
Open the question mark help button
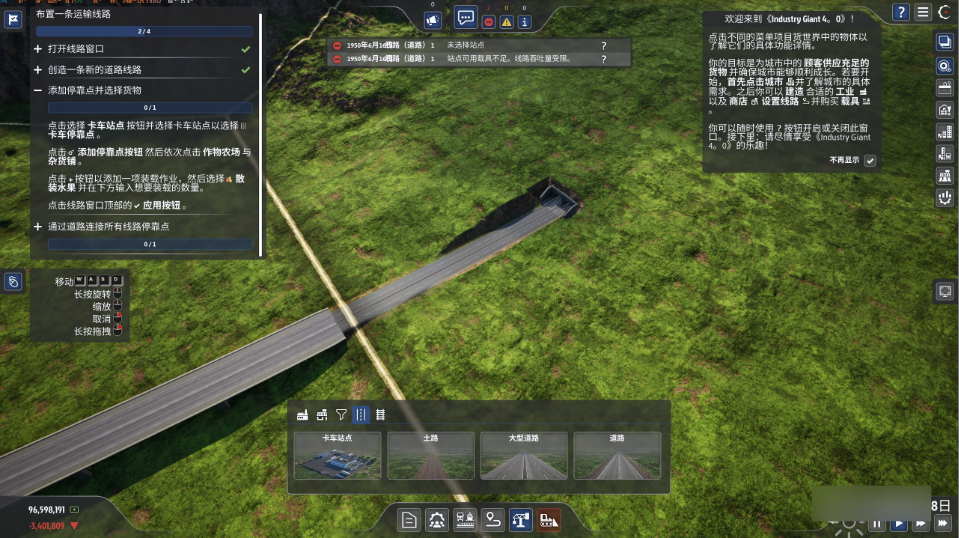point(901,12)
